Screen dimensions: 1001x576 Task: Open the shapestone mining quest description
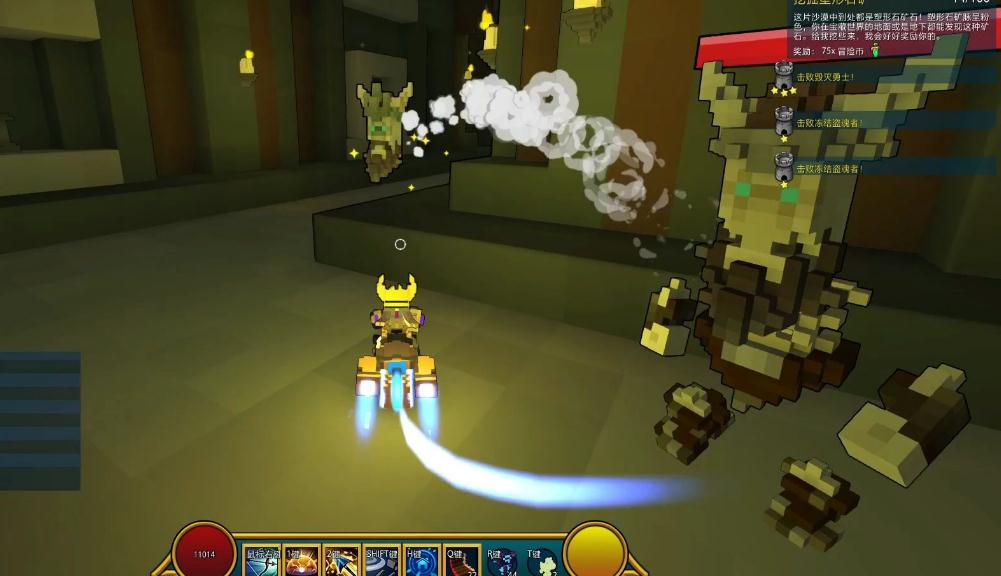(x=866, y=25)
